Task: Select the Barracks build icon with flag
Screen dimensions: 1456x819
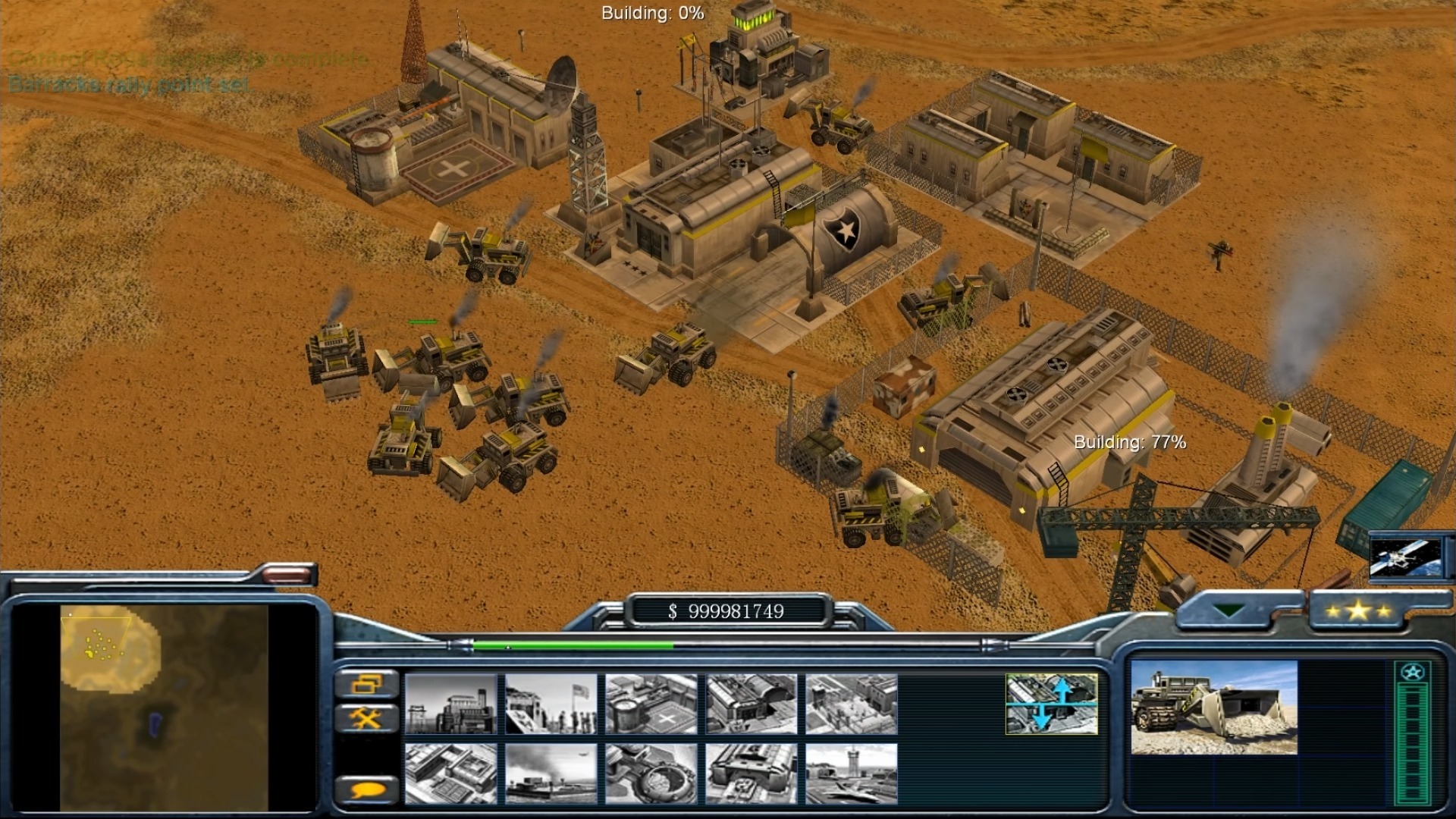Action: tap(551, 704)
